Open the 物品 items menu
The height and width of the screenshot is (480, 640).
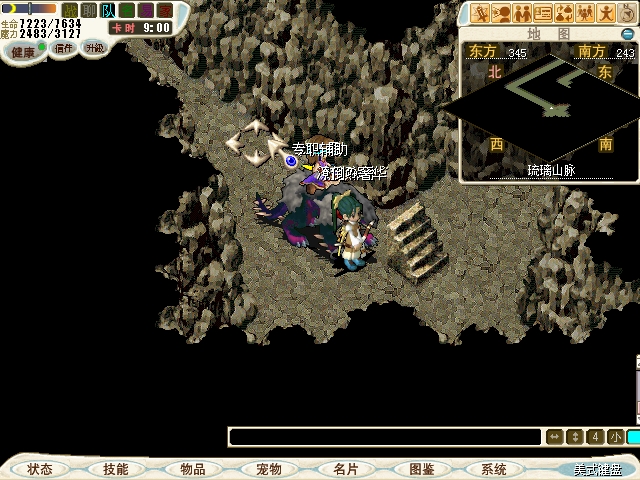click(192, 469)
